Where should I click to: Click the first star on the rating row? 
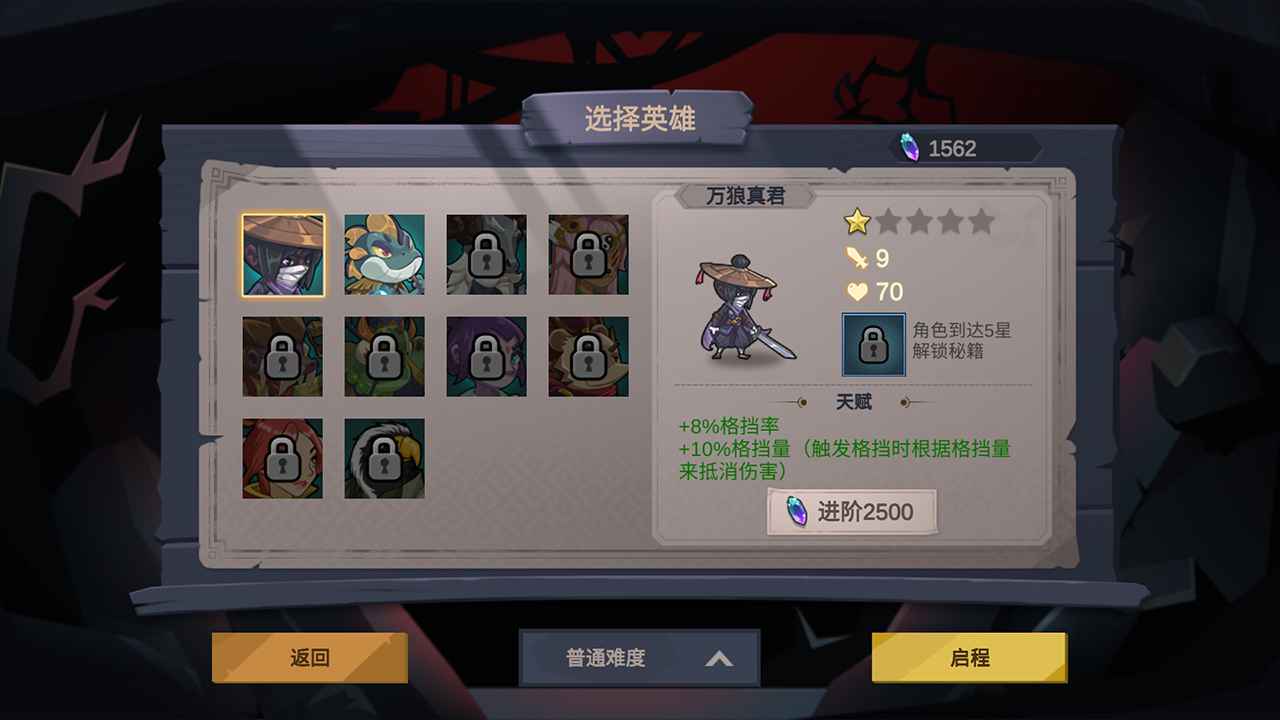tap(857, 222)
